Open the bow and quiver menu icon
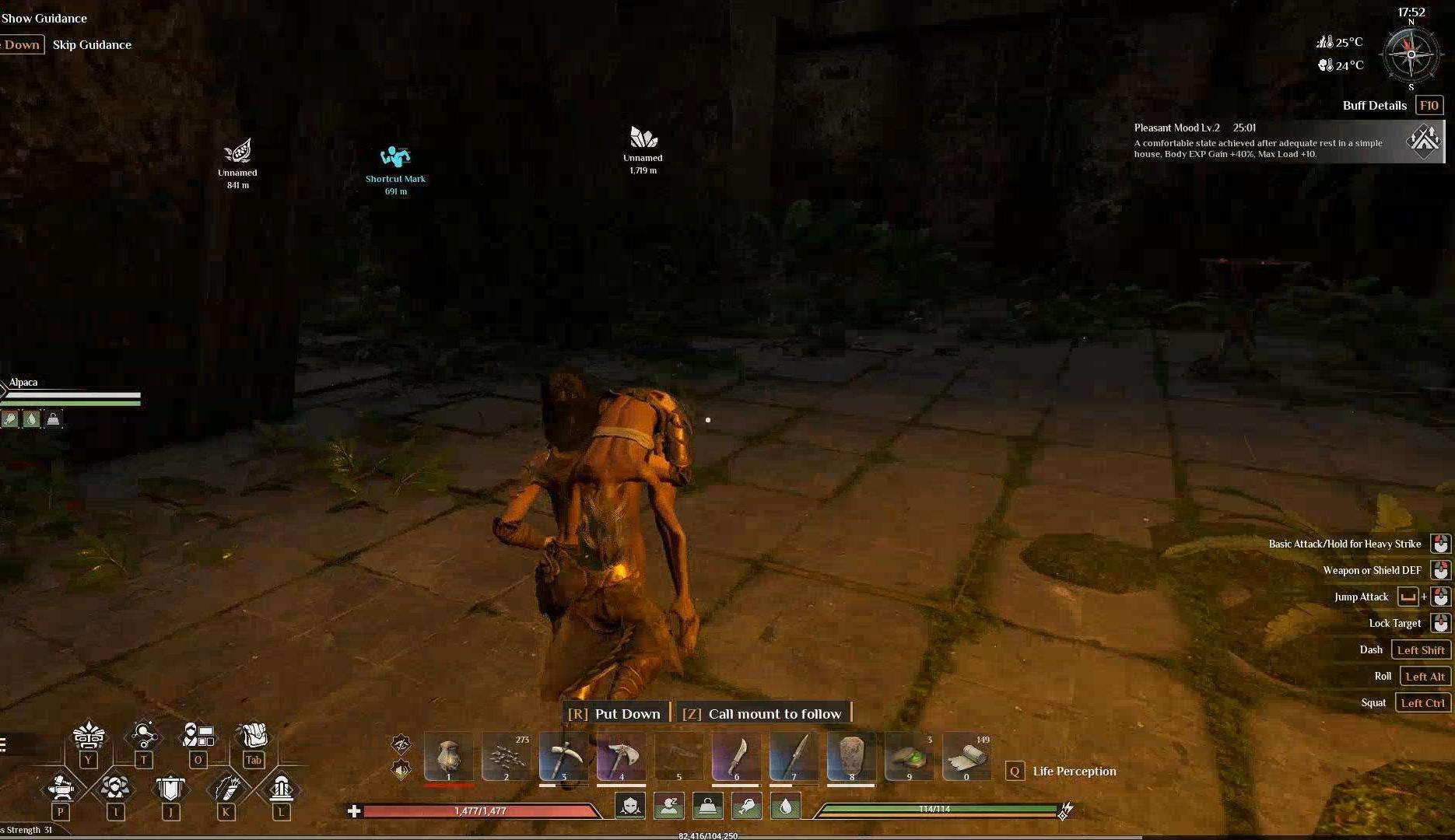The height and width of the screenshot is (840, 1455). click(x=226, y=789)
